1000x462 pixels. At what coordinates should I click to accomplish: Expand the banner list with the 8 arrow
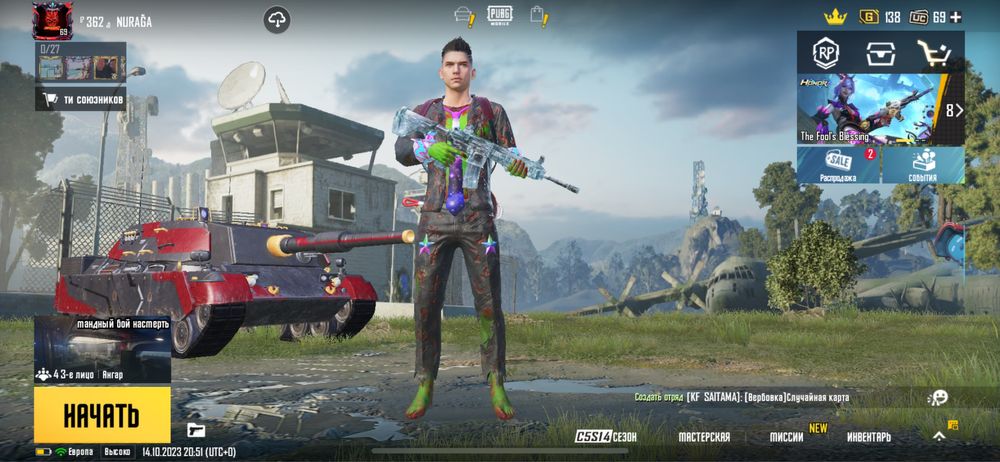(x=954, y=110)
